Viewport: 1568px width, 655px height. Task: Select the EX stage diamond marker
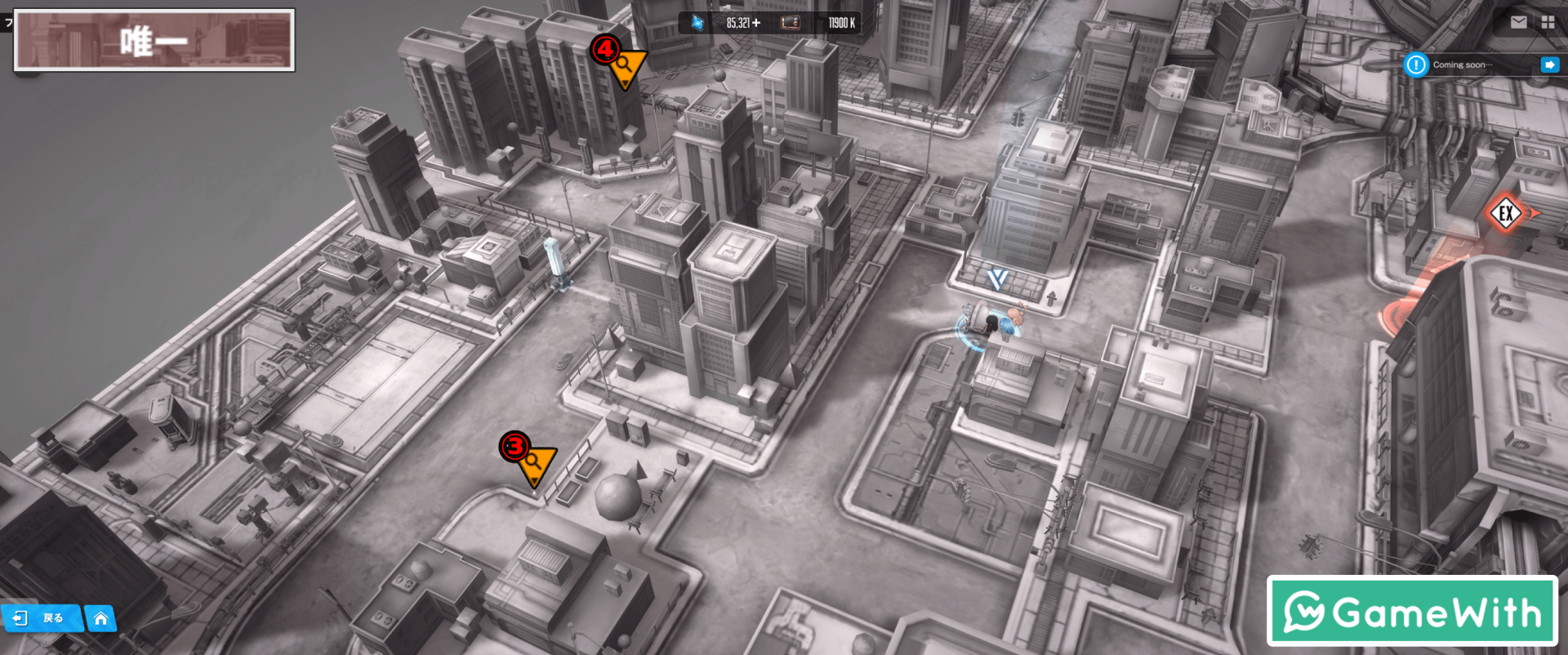1505,214
